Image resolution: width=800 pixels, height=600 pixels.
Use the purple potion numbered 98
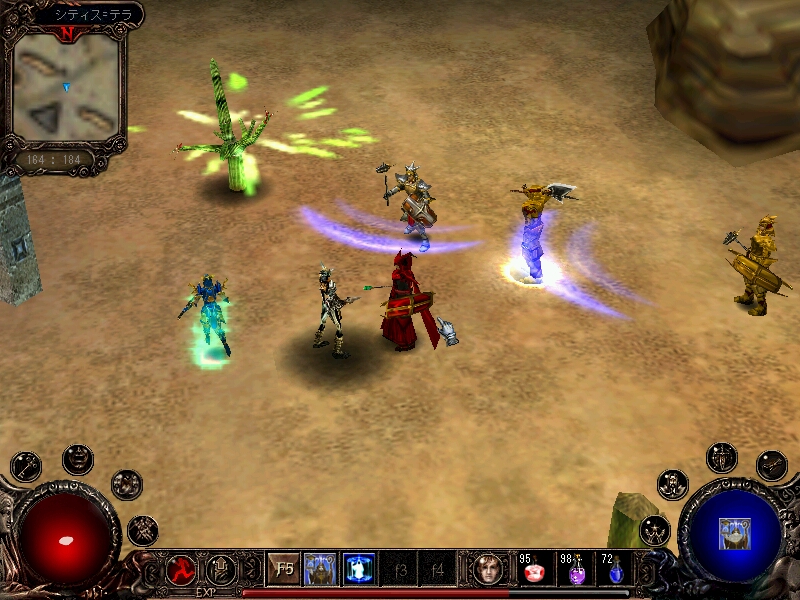coord(576,573)
